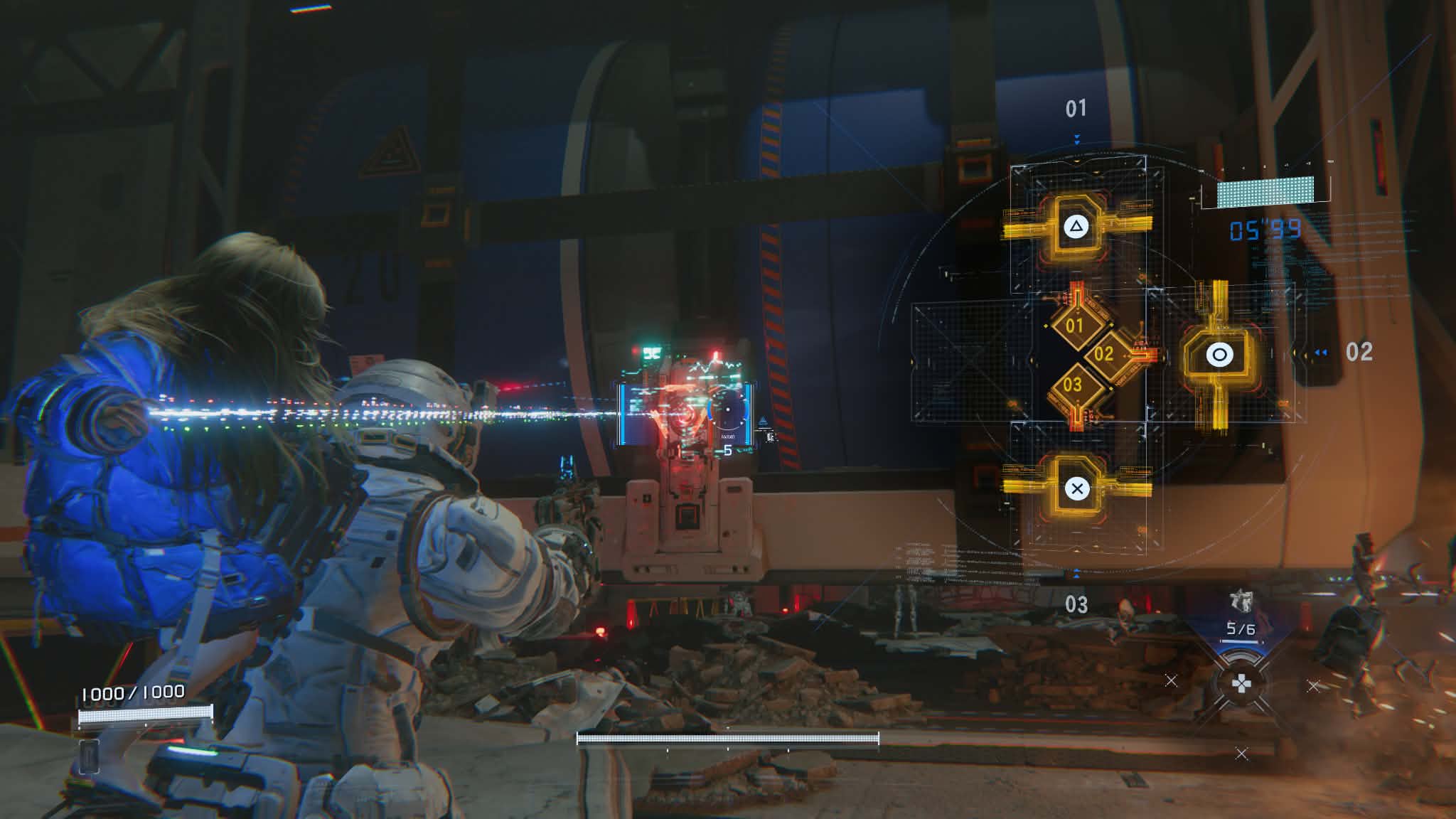Choose the orange diamond node labeled 02

point(1103,353)
